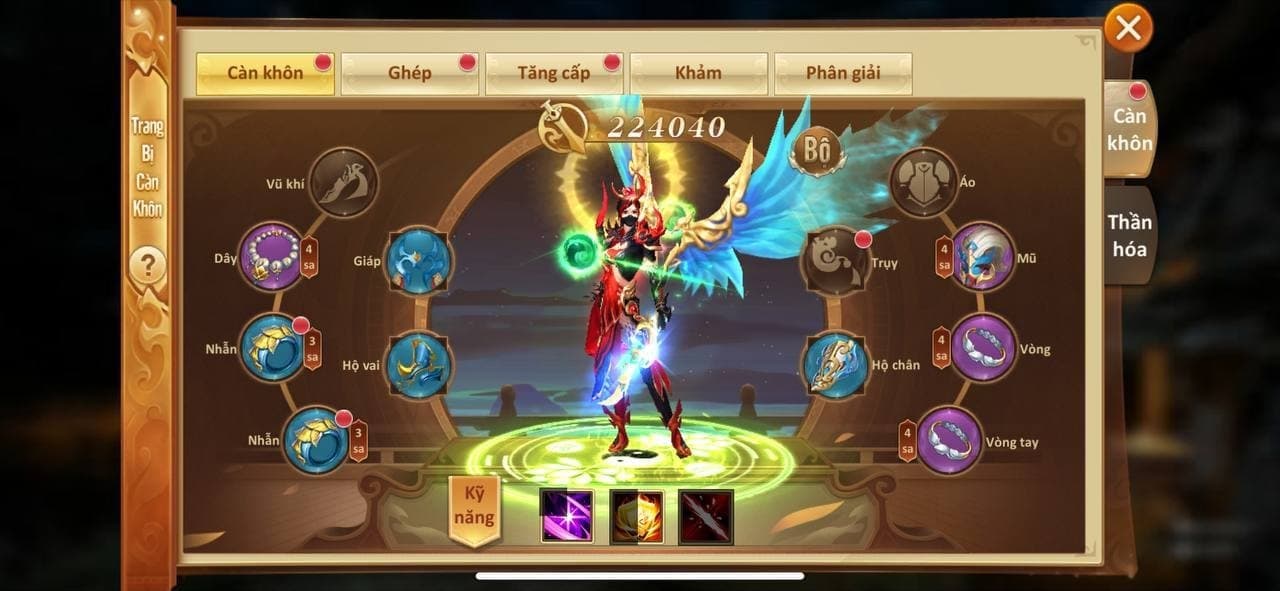Go to the Phân giải tab

click(x=842, y=74)
